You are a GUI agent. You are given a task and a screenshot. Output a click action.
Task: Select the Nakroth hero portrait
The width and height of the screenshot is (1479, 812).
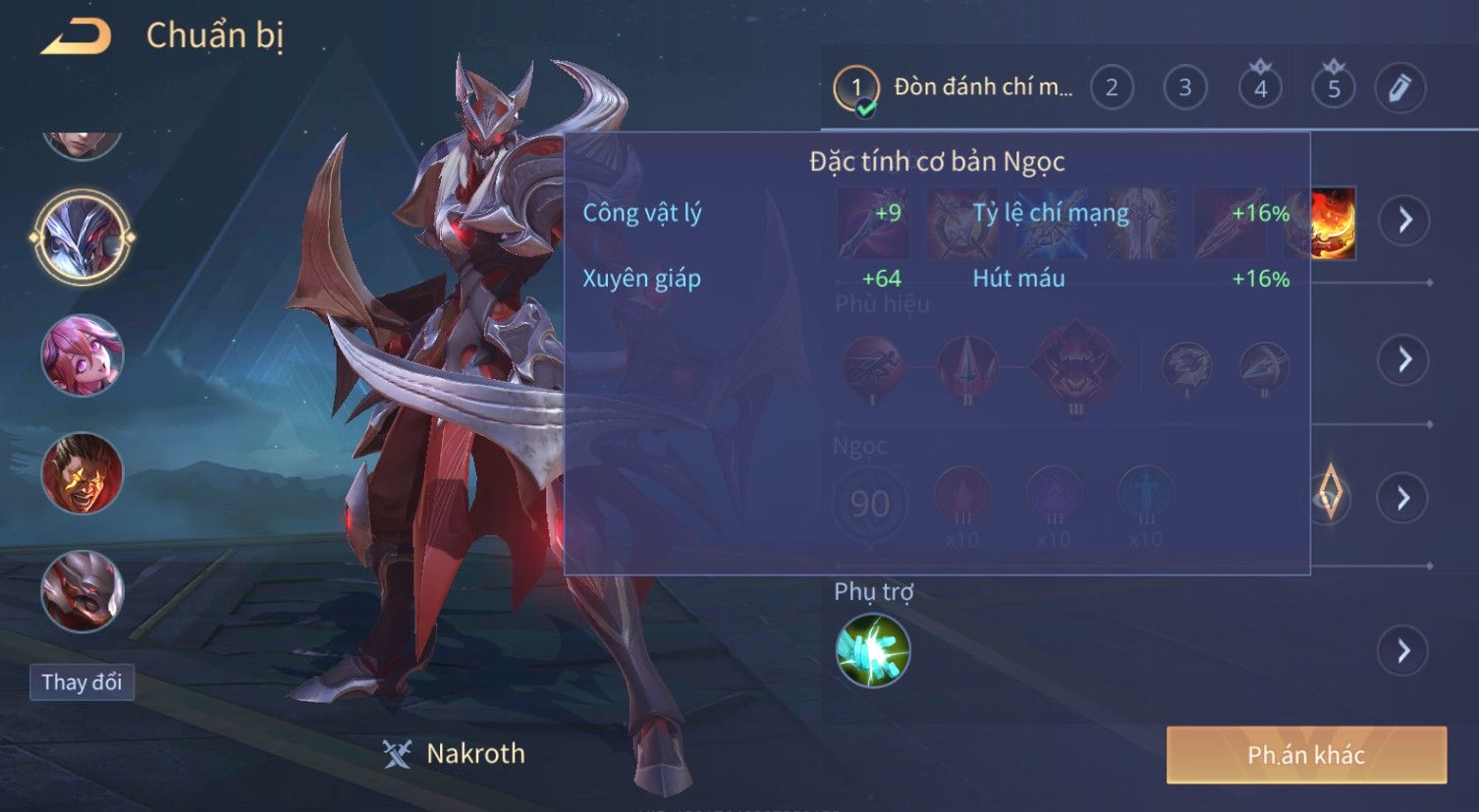pyautogui.click(x=82, y=238)
